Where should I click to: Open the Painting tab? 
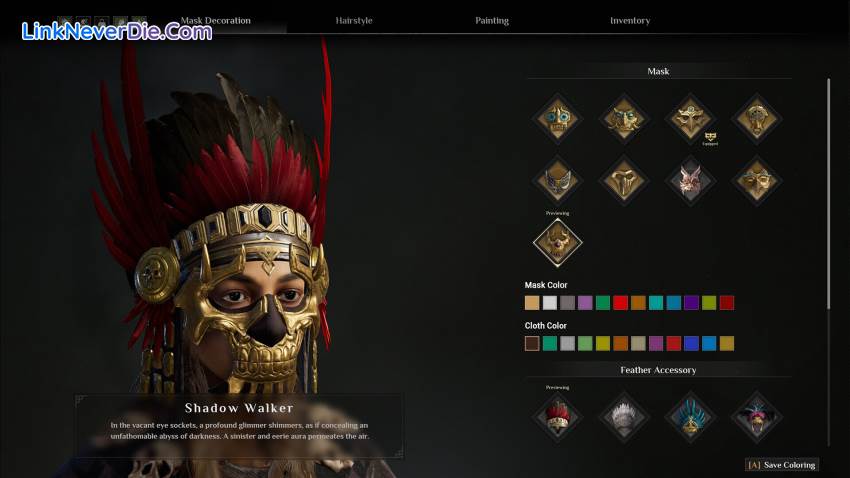pos(492,20)
